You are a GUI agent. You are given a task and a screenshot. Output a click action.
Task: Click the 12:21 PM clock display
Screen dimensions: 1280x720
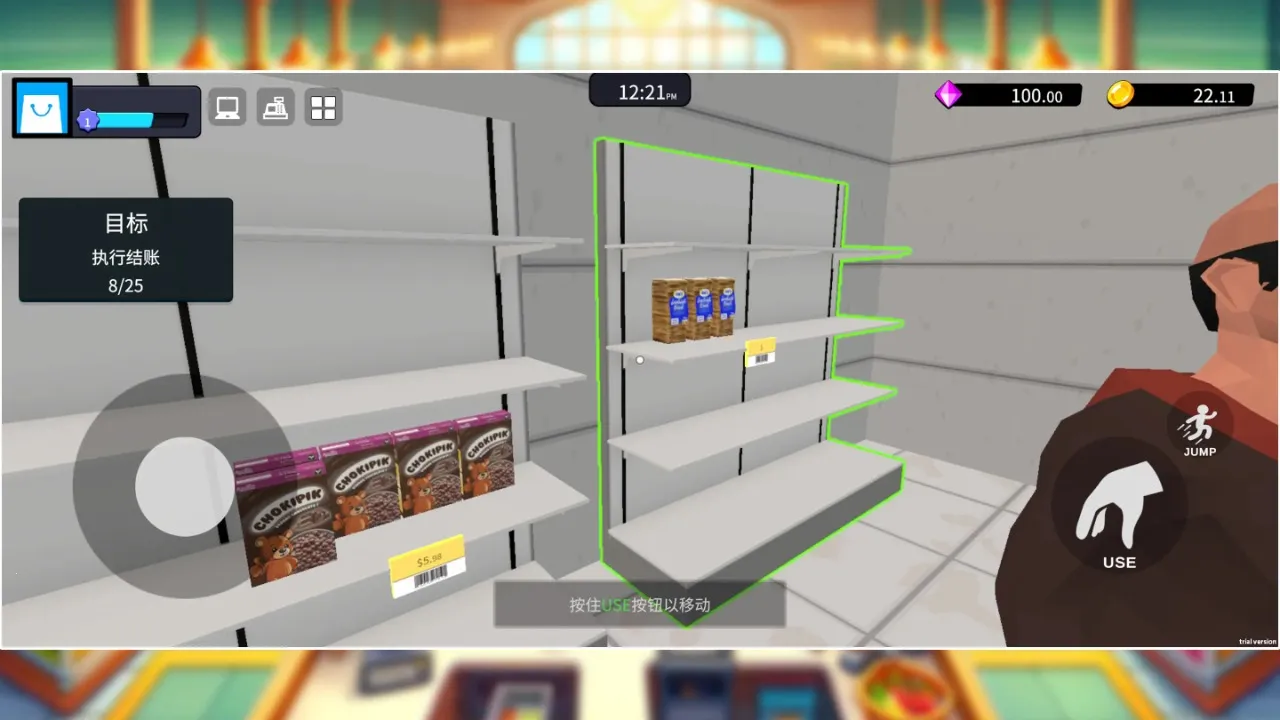click(640, 91)
